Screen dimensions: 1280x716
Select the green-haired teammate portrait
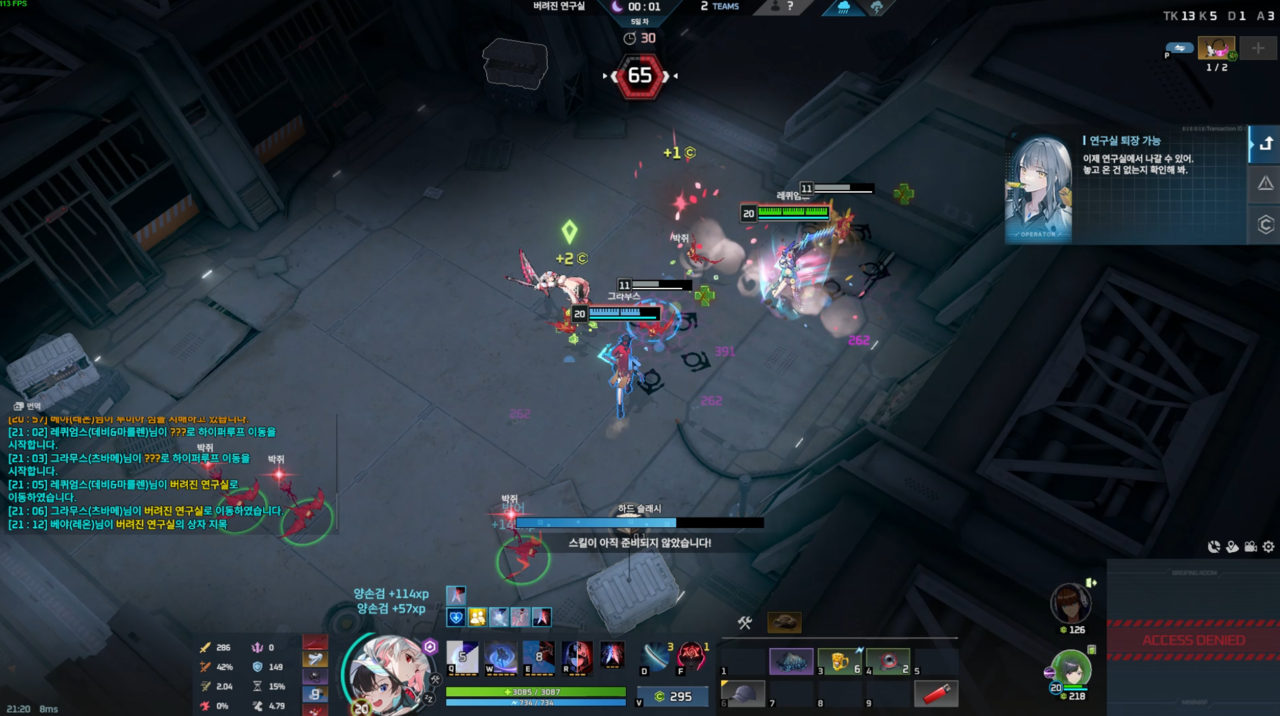coord(1071,667)
